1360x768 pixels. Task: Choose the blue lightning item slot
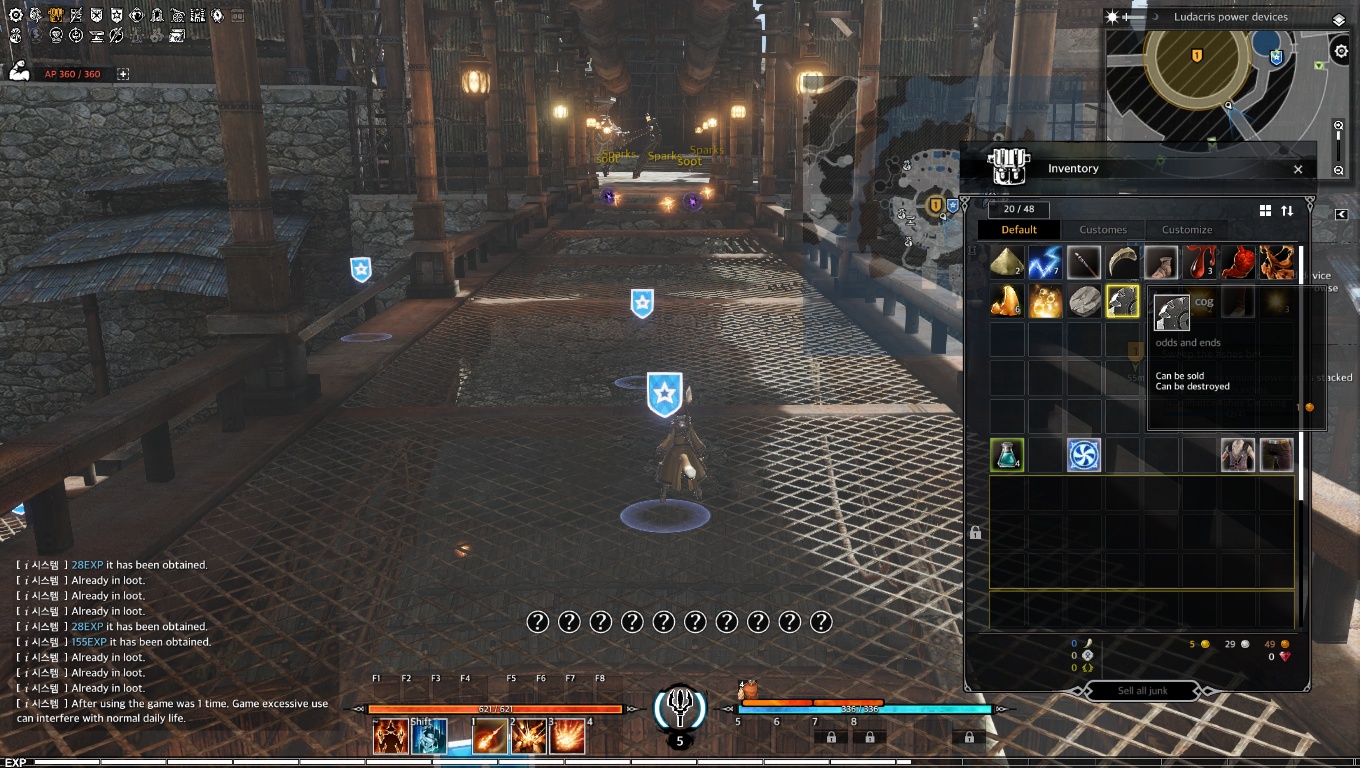pyautogui.click(x=1045, y=263)
